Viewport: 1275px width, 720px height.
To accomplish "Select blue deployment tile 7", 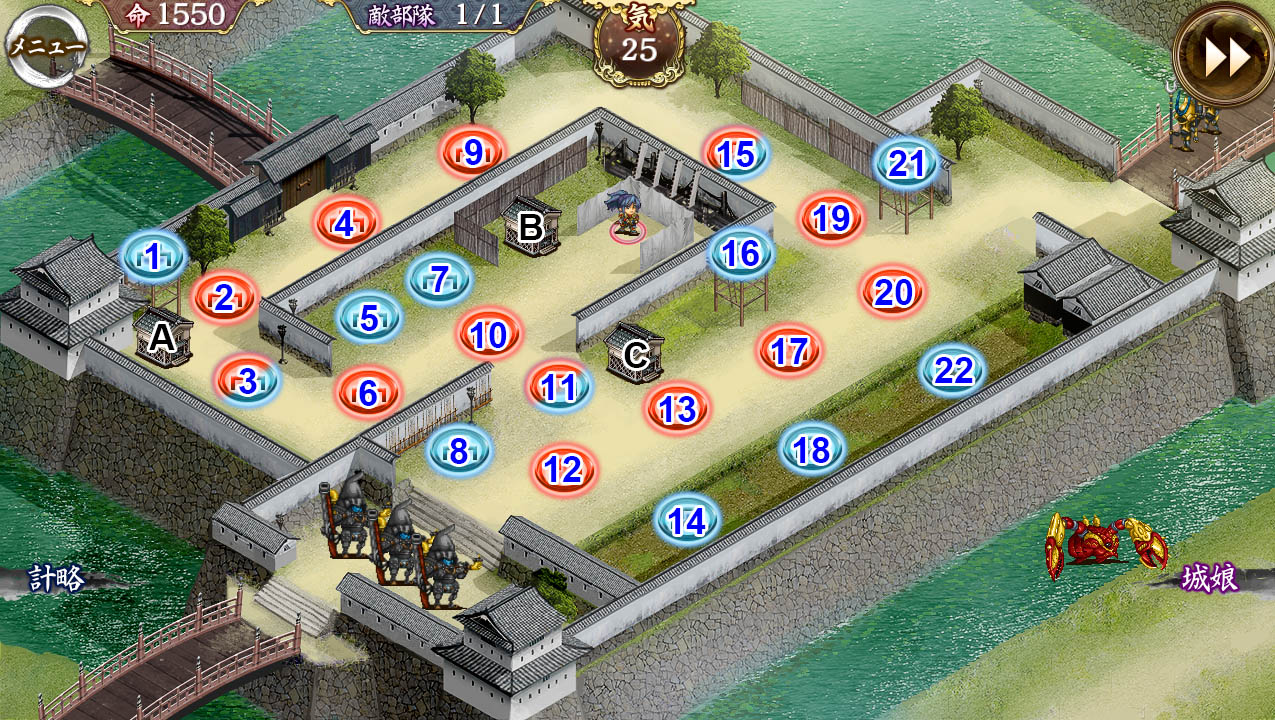I will point(438,279).
